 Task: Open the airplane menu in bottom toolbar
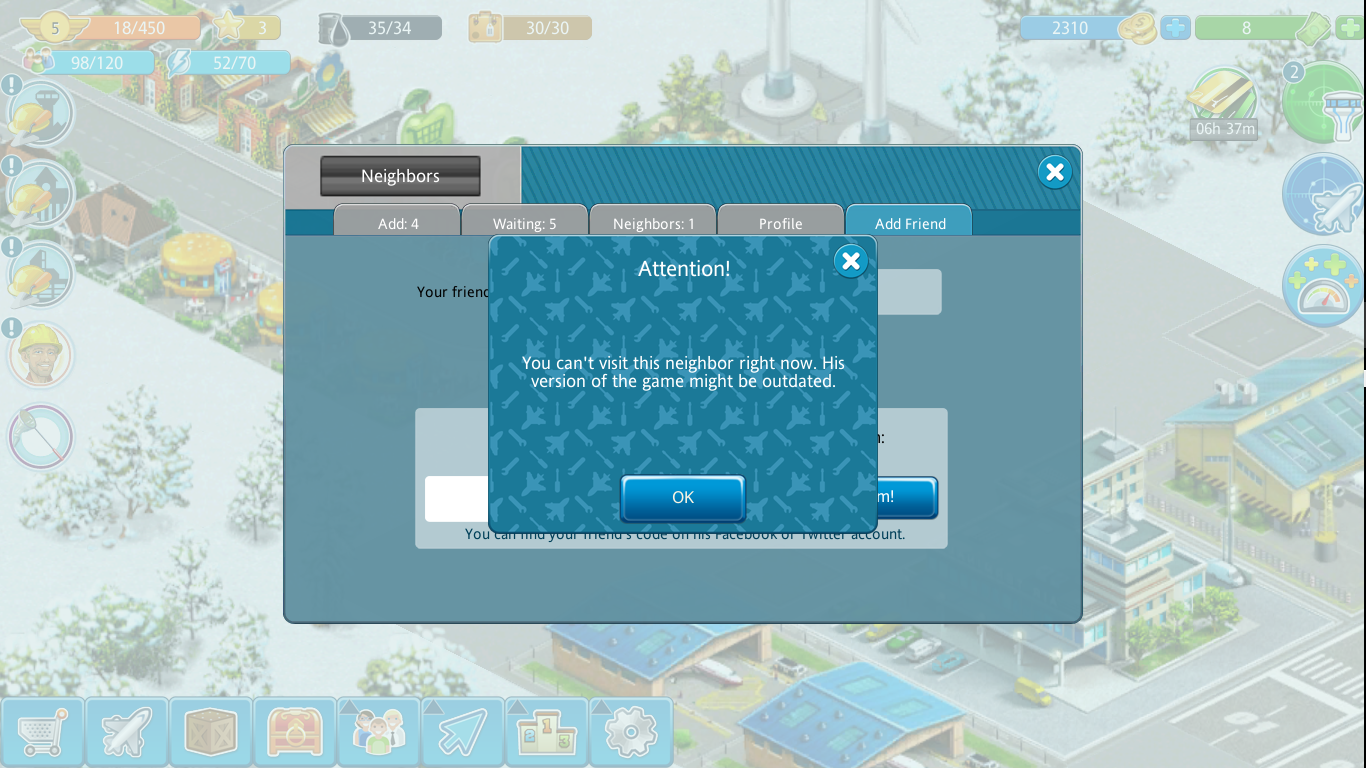[126, 733]
